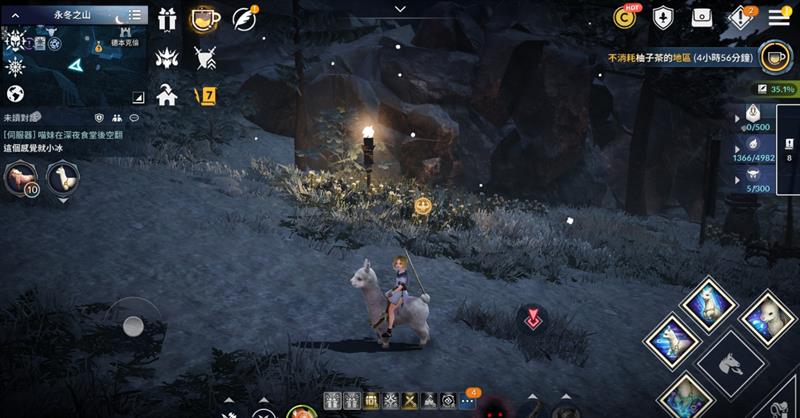Tap the red down-arrow dismount button
This screenshot has width=800, height=418.
click(532, 320)
